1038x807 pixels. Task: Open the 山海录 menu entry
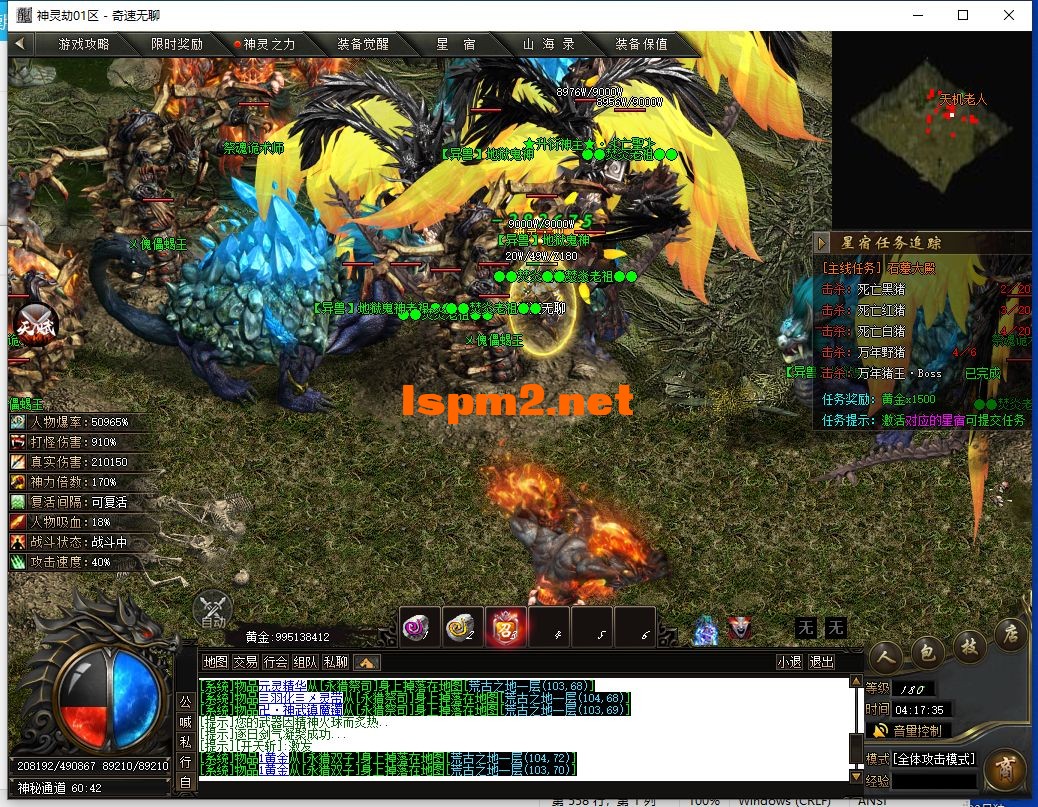click(x=548, y=44)
